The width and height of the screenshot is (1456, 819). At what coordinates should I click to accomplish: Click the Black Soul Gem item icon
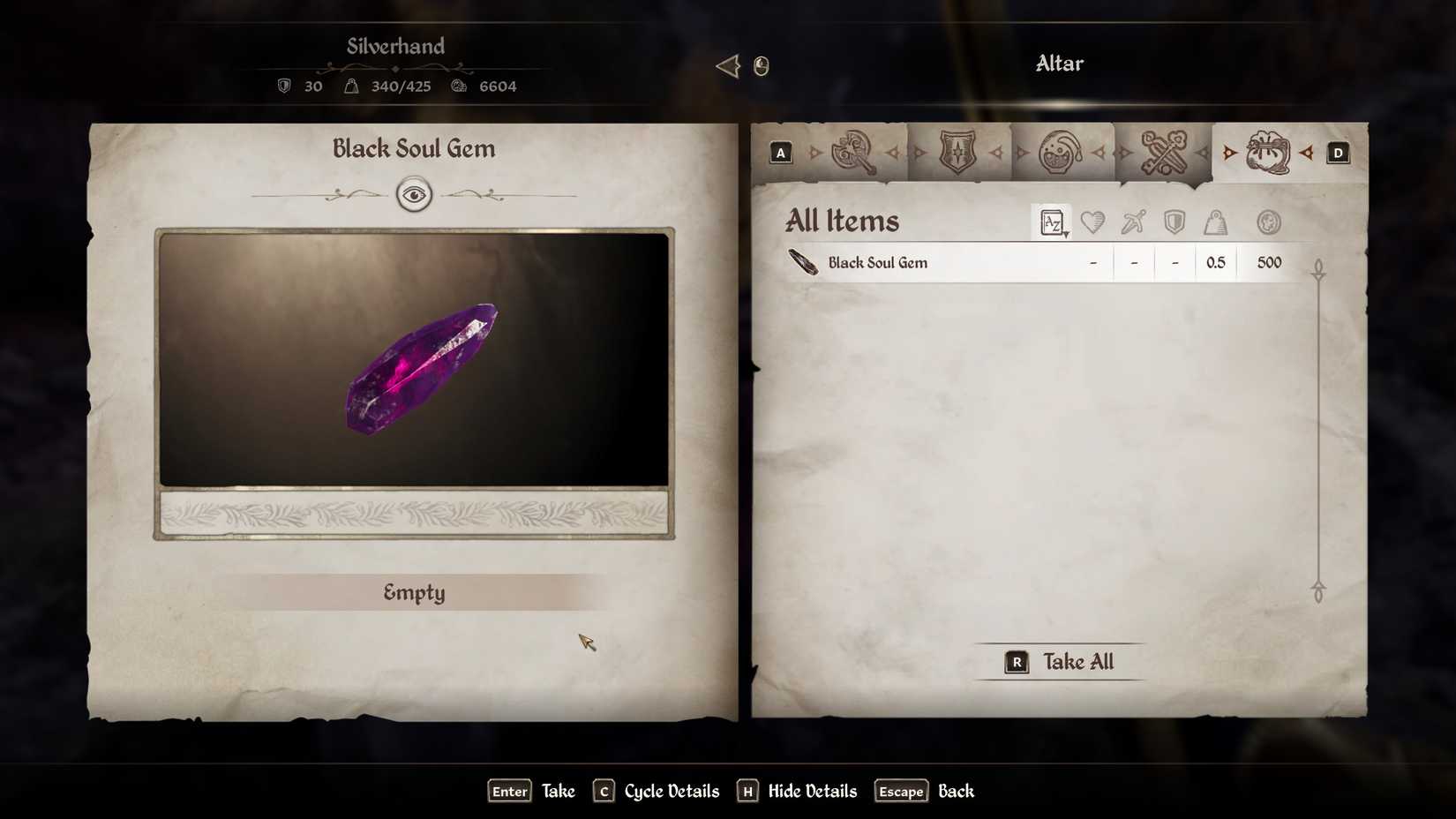[802, 262]
